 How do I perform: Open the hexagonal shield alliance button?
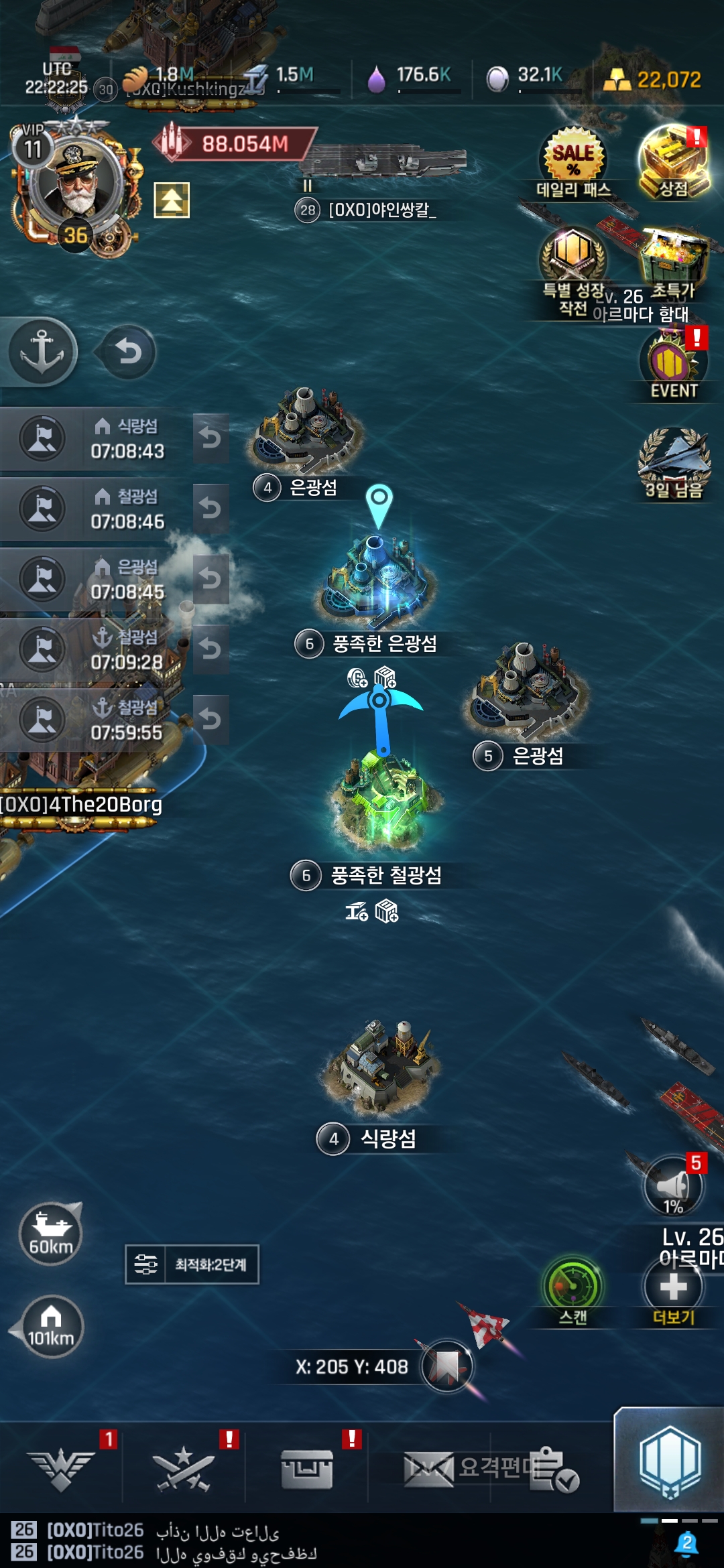(x=669, y=1461)
